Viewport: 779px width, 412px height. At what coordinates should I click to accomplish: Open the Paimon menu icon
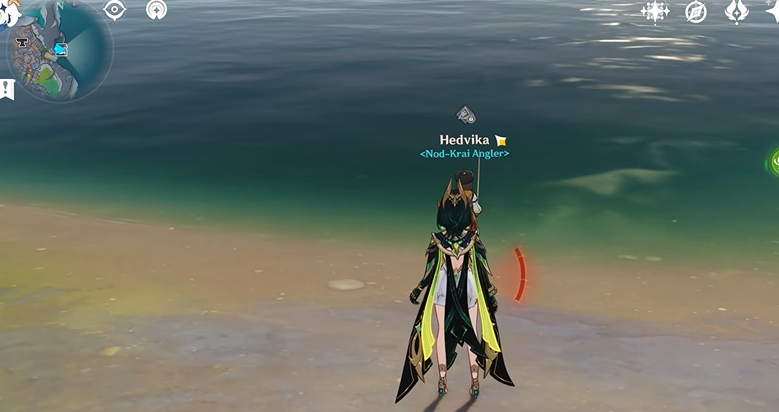point(8,10)
